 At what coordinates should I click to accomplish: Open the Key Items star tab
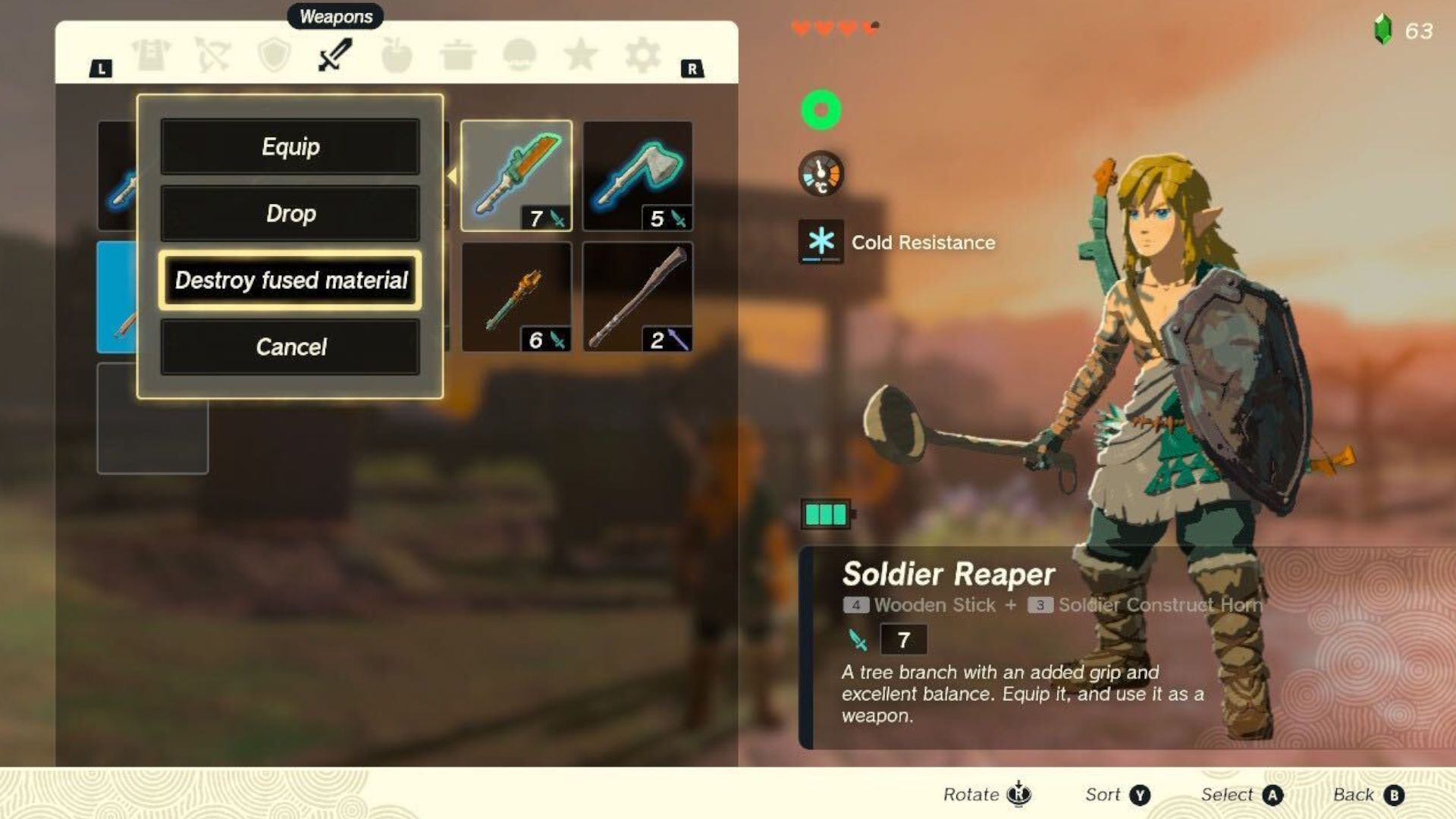click(581, 55)
